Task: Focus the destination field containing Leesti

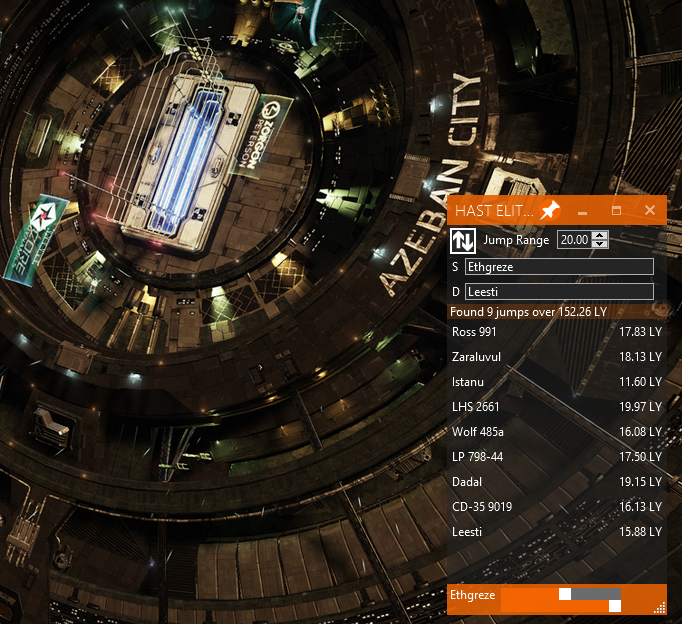Action: tap(559, 291)
